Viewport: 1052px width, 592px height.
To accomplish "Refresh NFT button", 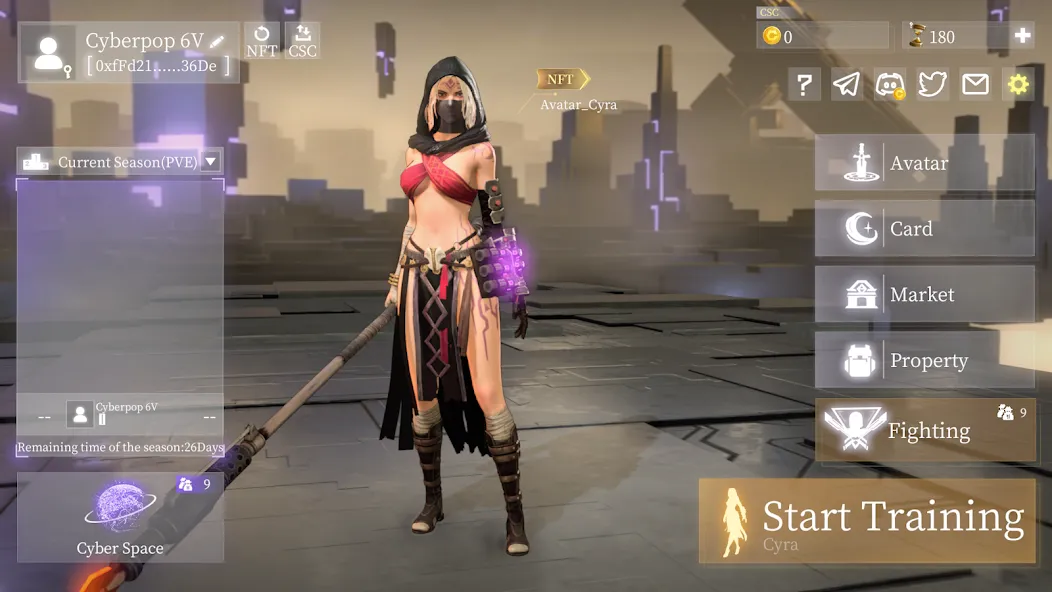I will click(262, 40).
